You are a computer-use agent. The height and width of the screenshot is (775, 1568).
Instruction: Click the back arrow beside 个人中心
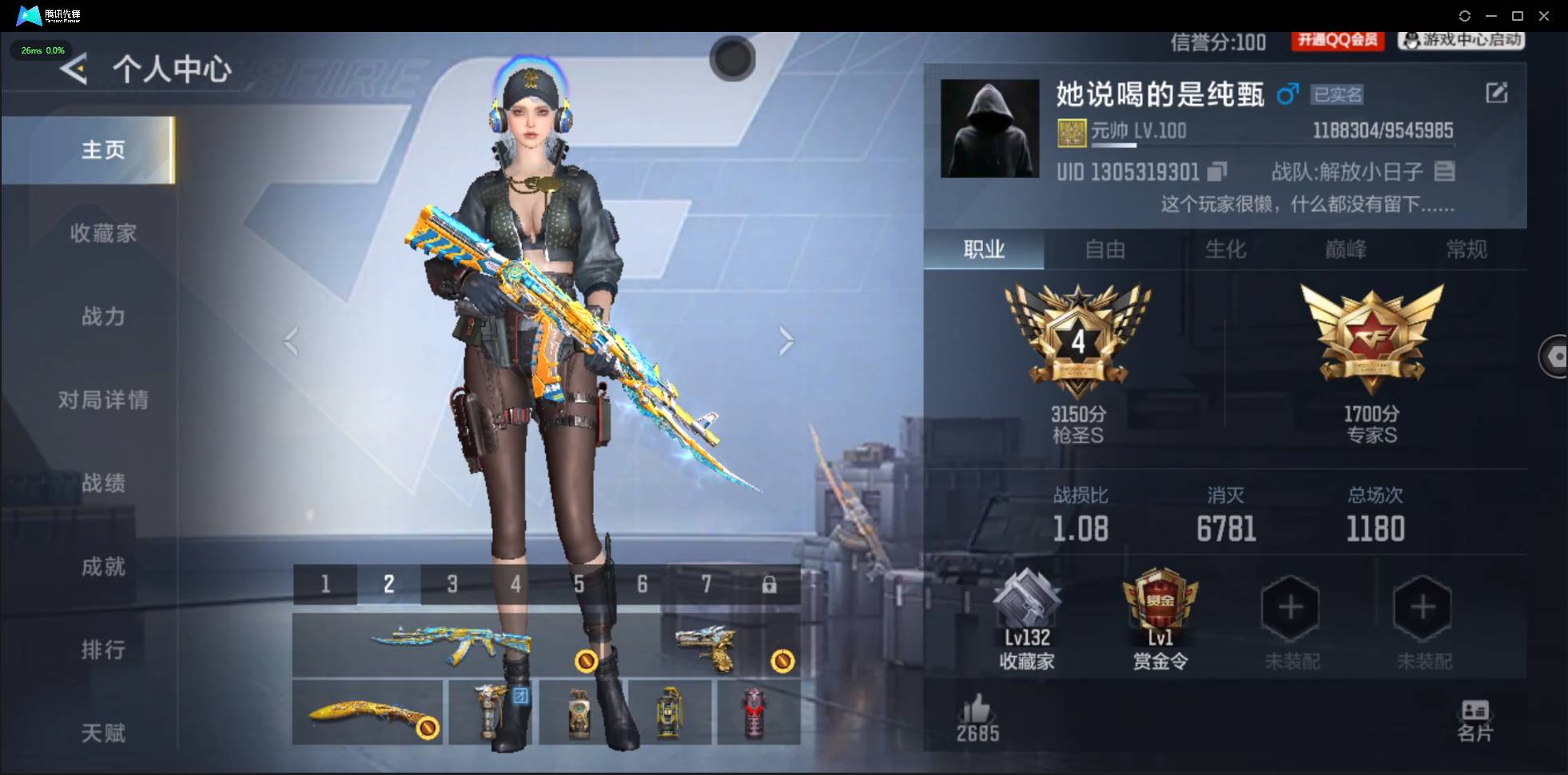[x=73, y=70]
